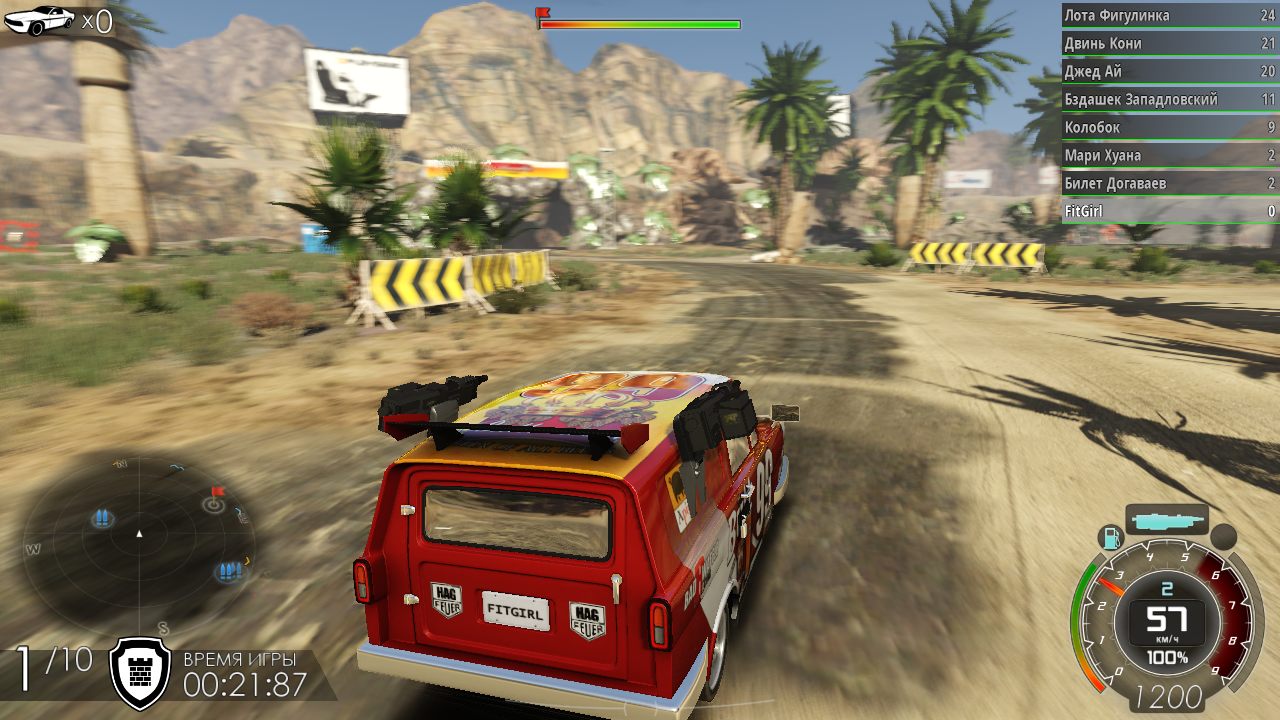Select the machine gun weapon icon
Image resolution: width=1280 pixels, height=720 pixels.
[x=1166, y=519]
